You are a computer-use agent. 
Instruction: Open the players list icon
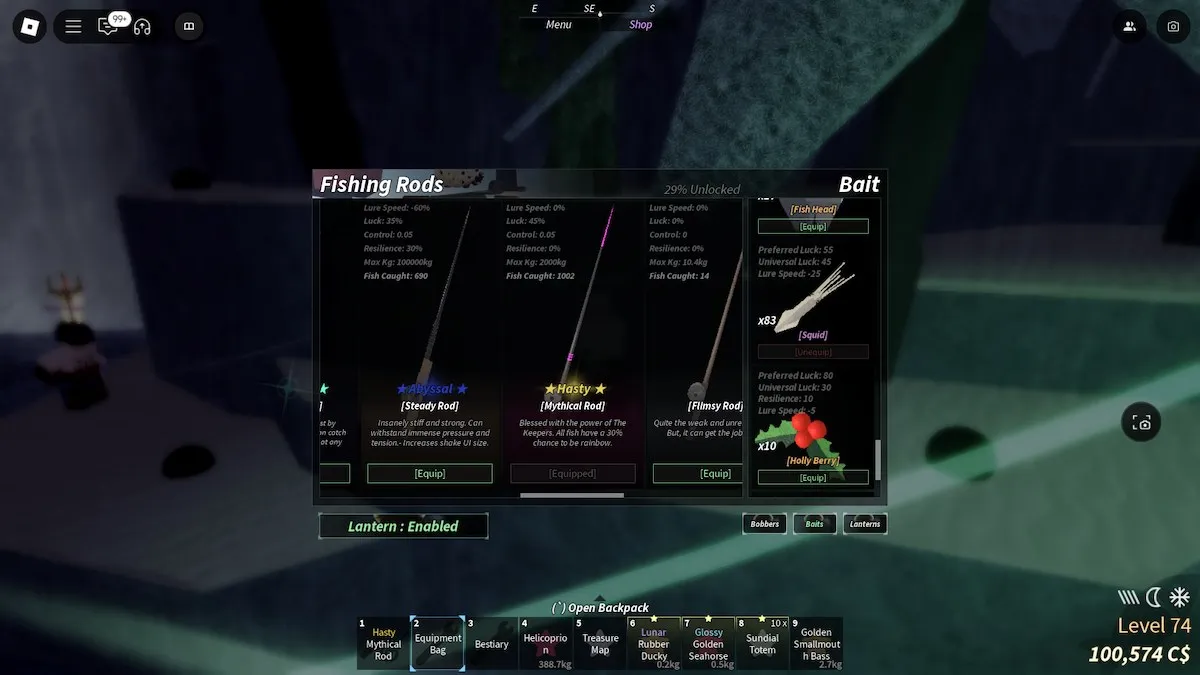point(1129,27)
